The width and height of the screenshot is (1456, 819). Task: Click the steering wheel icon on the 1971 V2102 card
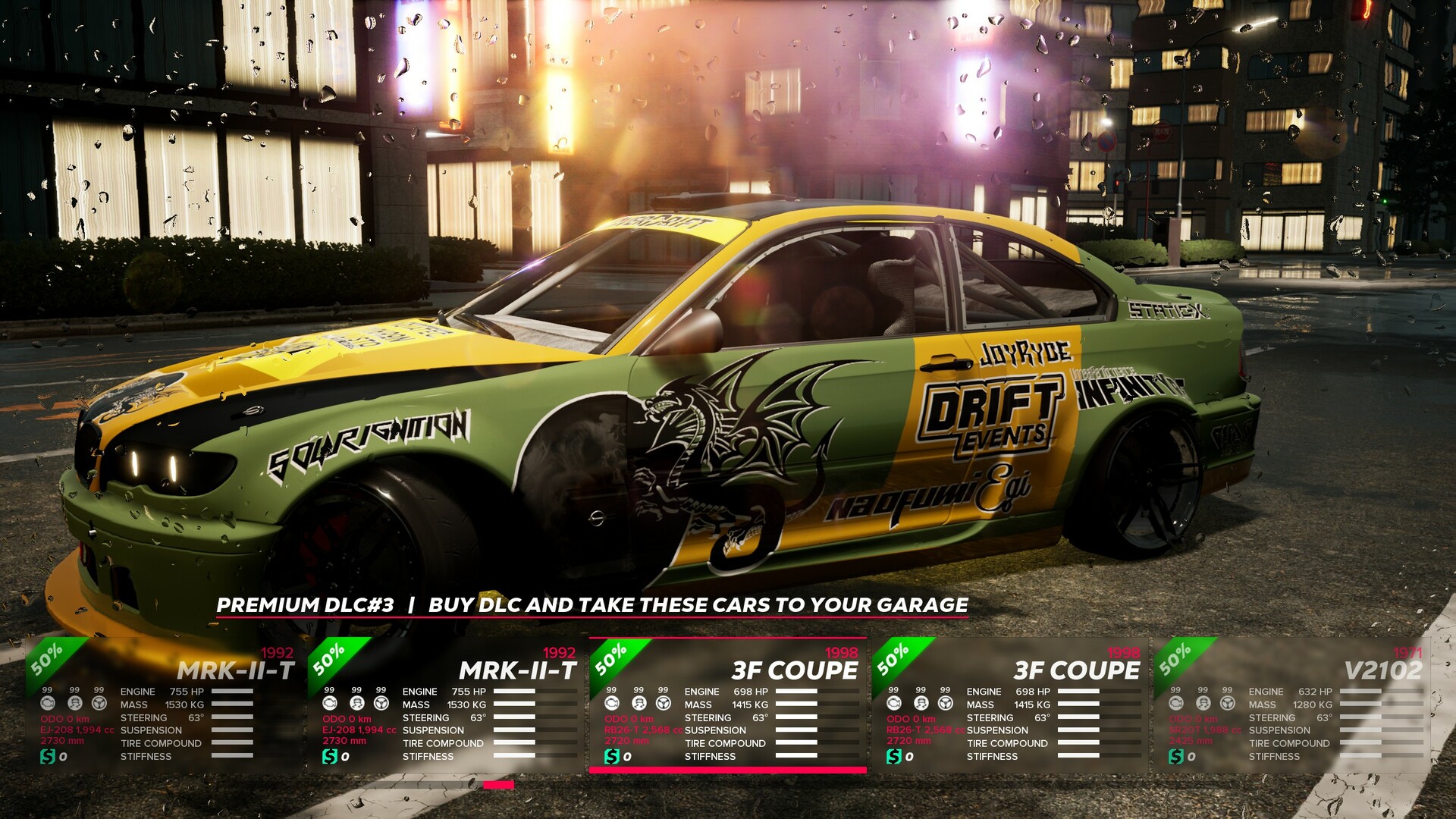1228,704
